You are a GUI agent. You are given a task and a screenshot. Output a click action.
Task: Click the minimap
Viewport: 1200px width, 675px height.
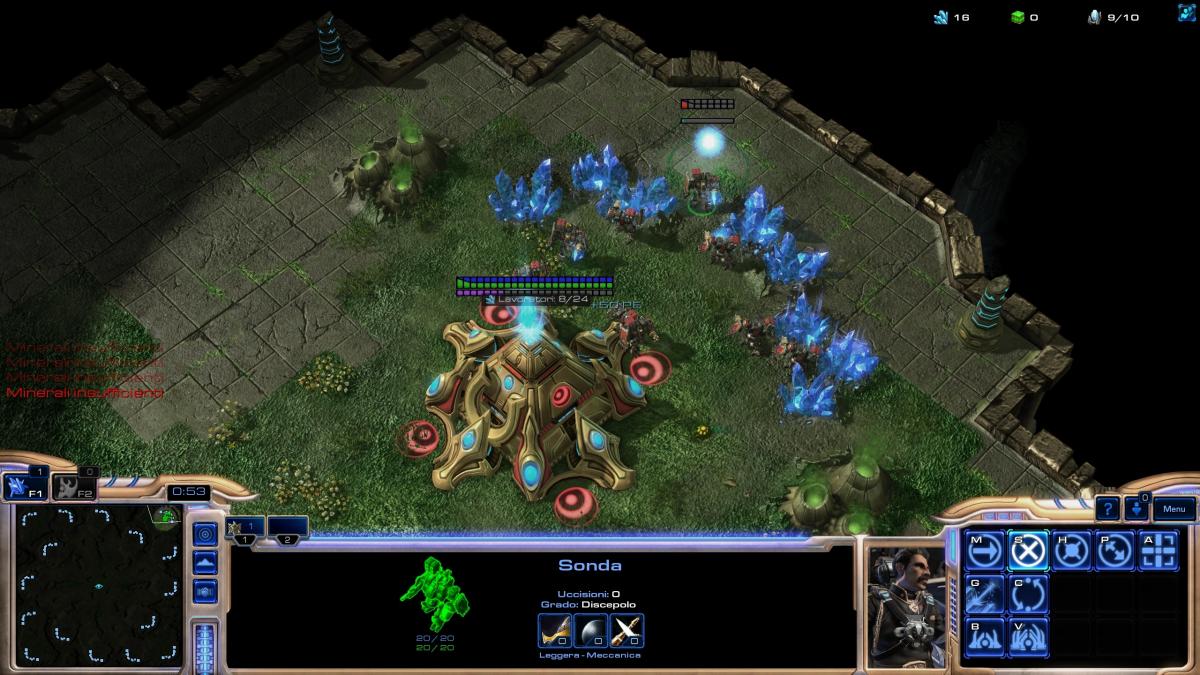[x=97, y=584]
